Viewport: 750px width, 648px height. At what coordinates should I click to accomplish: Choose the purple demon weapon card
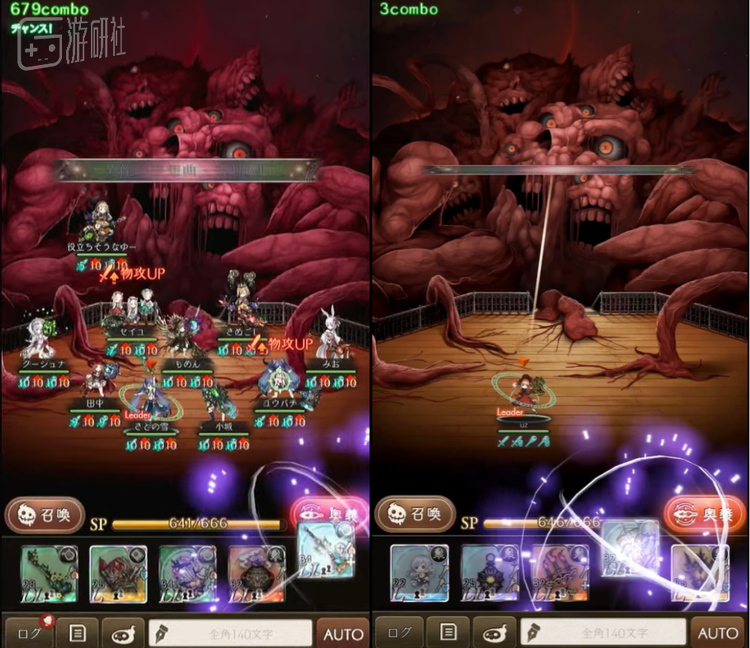187,573
